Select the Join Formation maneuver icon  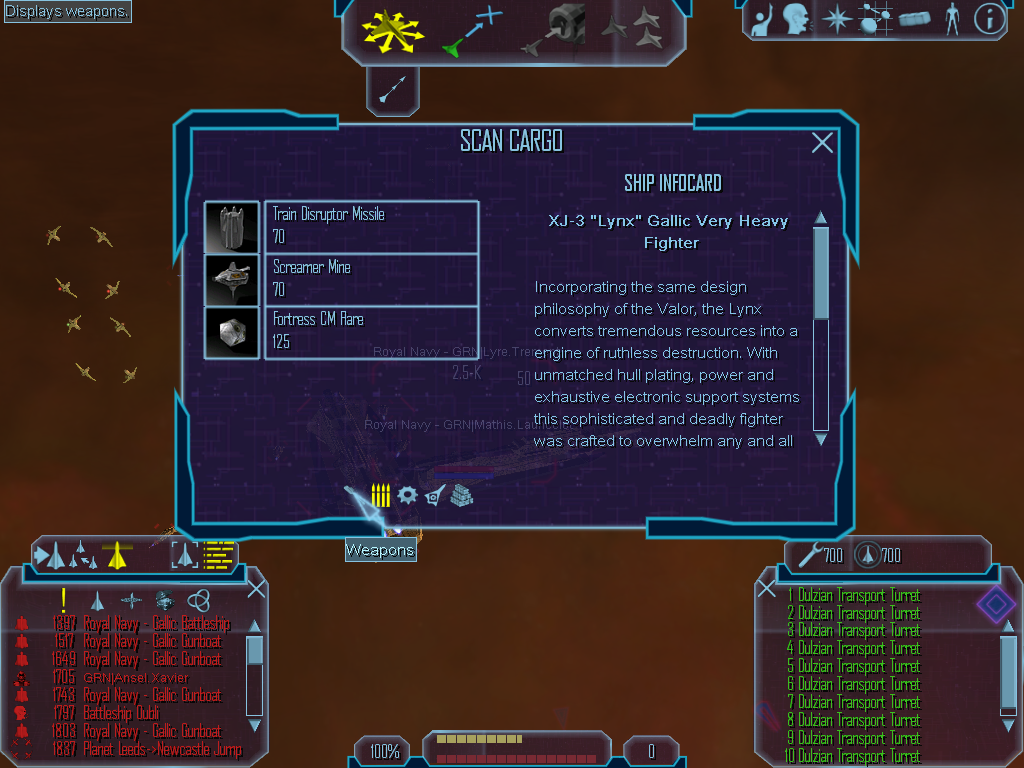click(x=635, y=29)
